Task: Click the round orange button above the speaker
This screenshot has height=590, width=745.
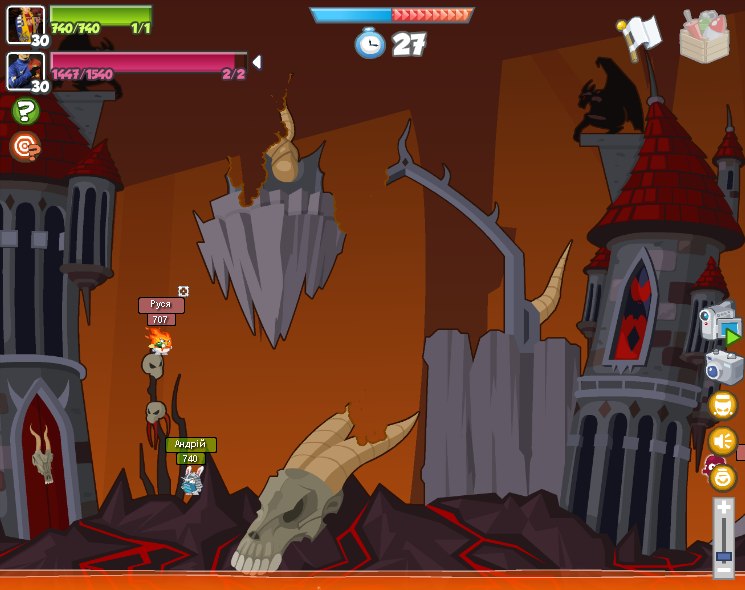Action: click(722, 405)
